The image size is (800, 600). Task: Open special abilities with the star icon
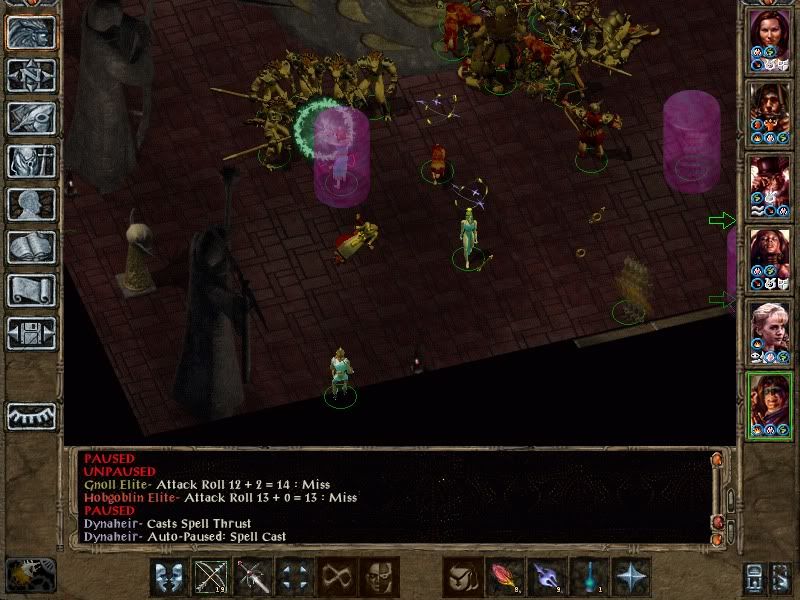click(630, 577)
